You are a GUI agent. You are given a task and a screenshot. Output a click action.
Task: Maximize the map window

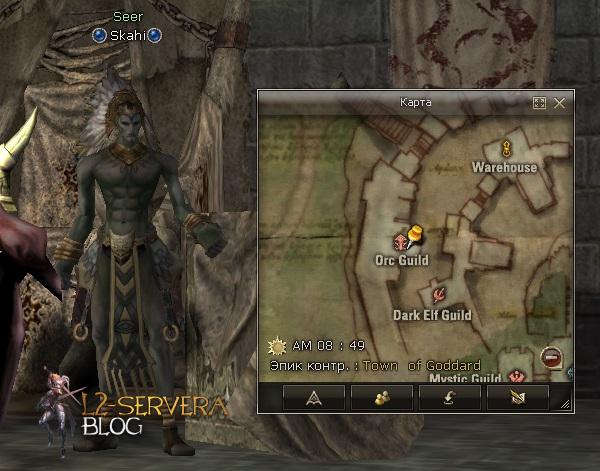540,103
